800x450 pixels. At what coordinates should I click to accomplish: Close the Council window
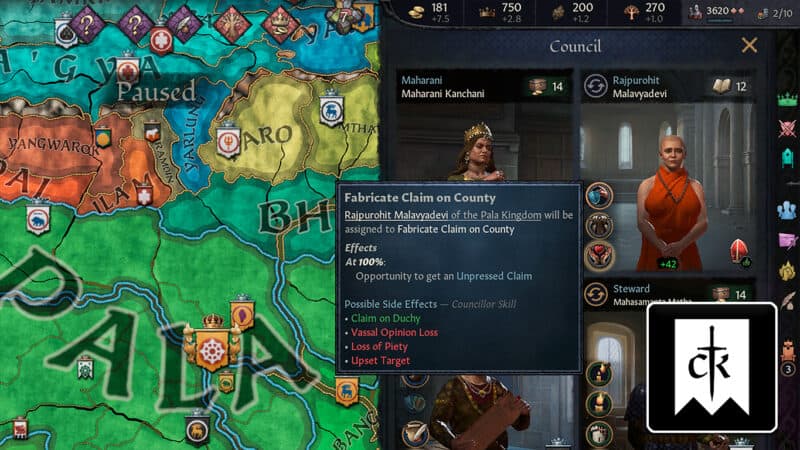pyautogui.click(x=749, y=45)
